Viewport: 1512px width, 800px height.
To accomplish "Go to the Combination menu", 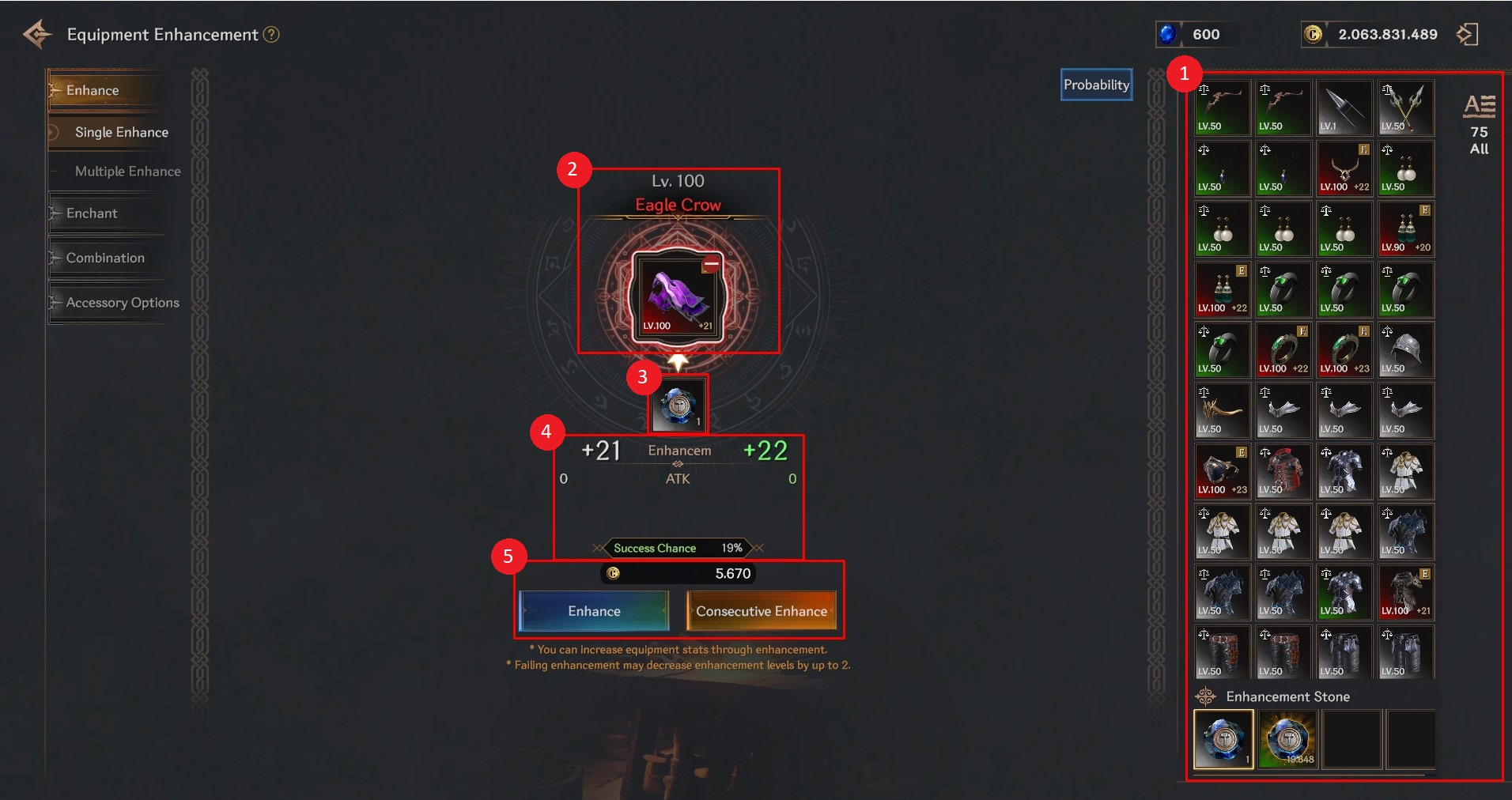I will [x=105, y=258].
